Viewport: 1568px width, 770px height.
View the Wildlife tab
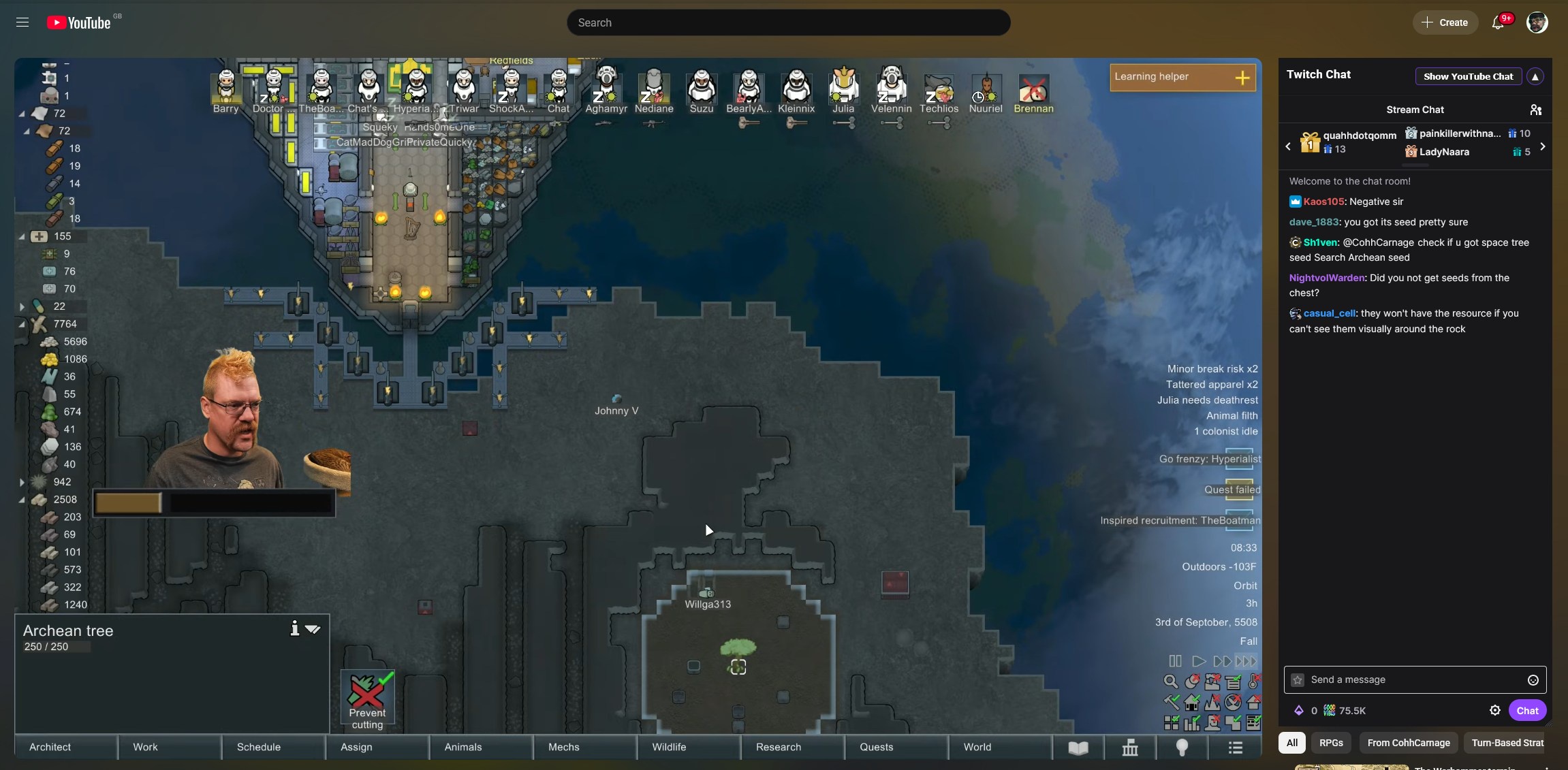(669, 747)
